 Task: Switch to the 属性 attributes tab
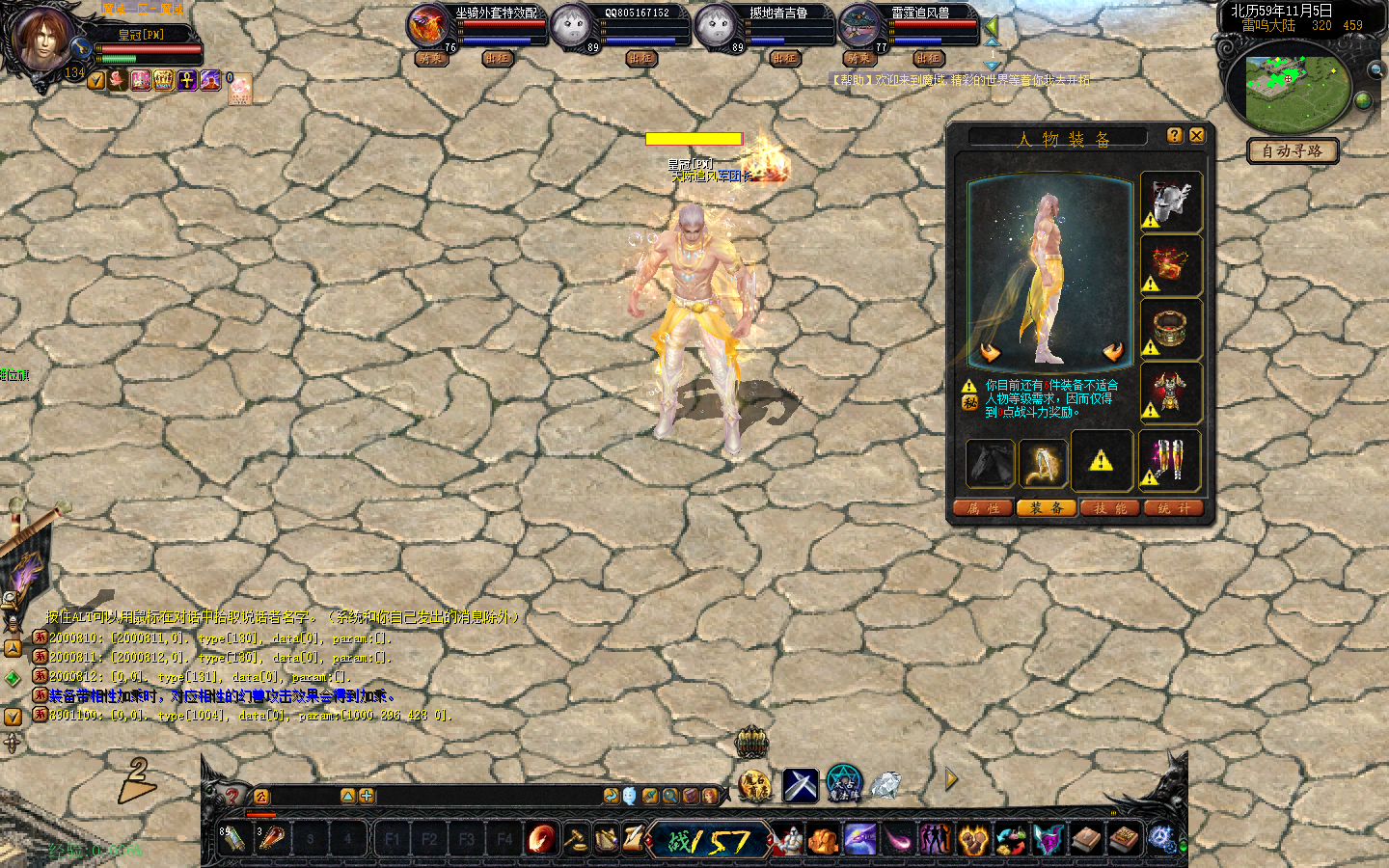click(x=983, y=508)
